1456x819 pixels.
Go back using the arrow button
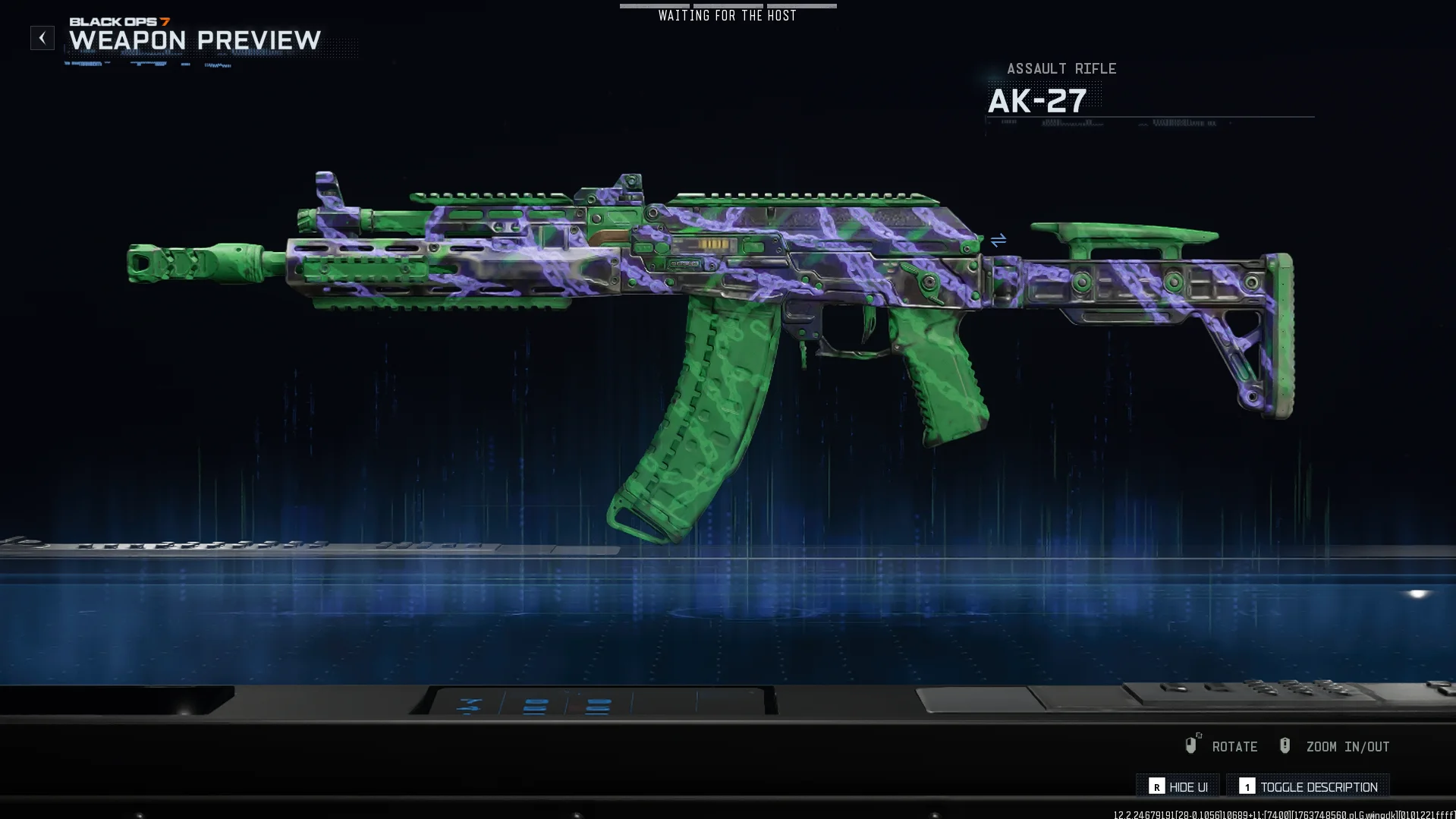pyautogui.click(x=42, y=38)
